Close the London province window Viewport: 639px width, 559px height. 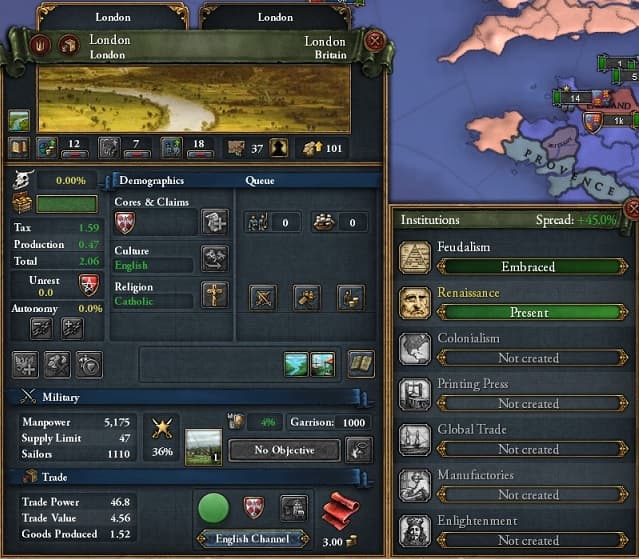(375, 42)
